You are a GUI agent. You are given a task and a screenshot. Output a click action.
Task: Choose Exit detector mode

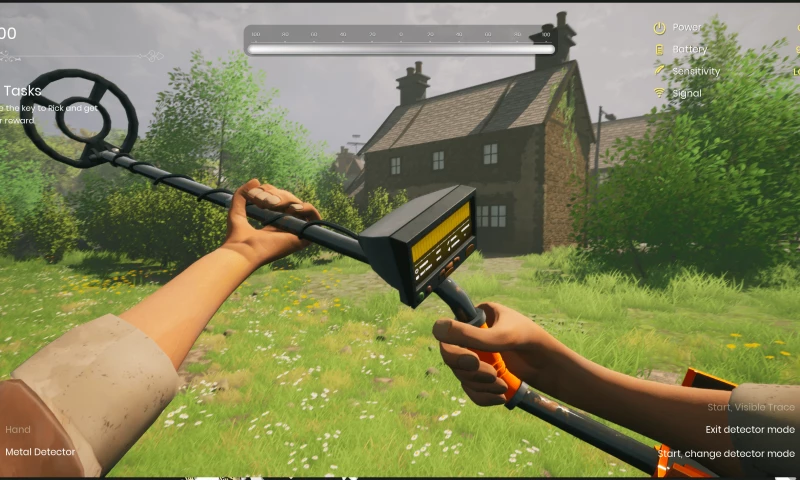pos(749,430)
